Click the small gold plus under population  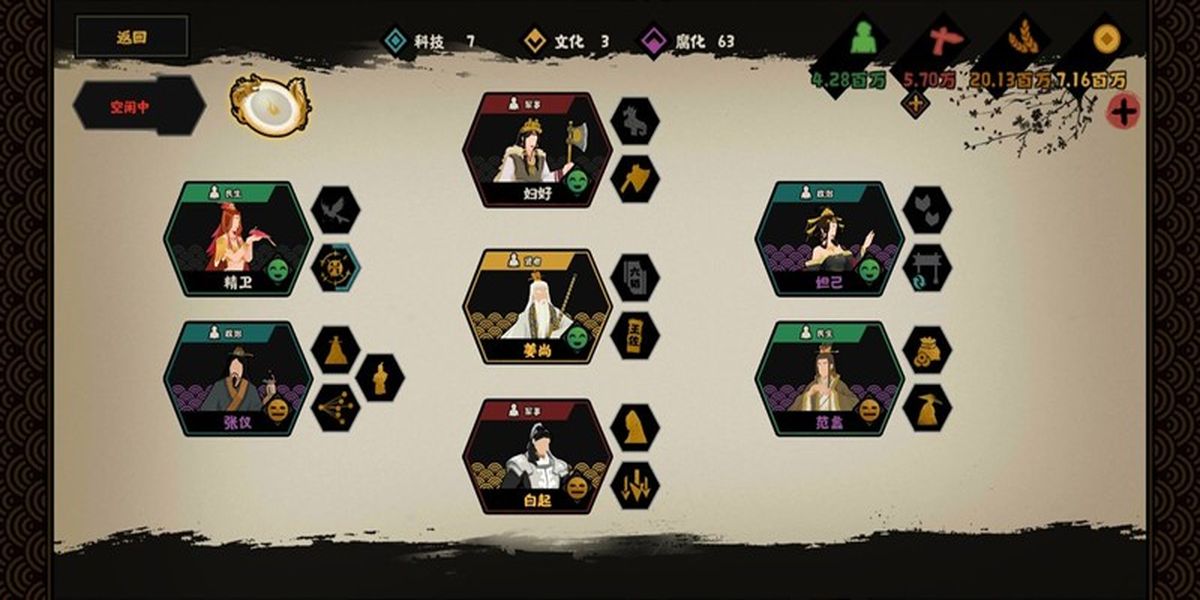[x=915, y=102]
